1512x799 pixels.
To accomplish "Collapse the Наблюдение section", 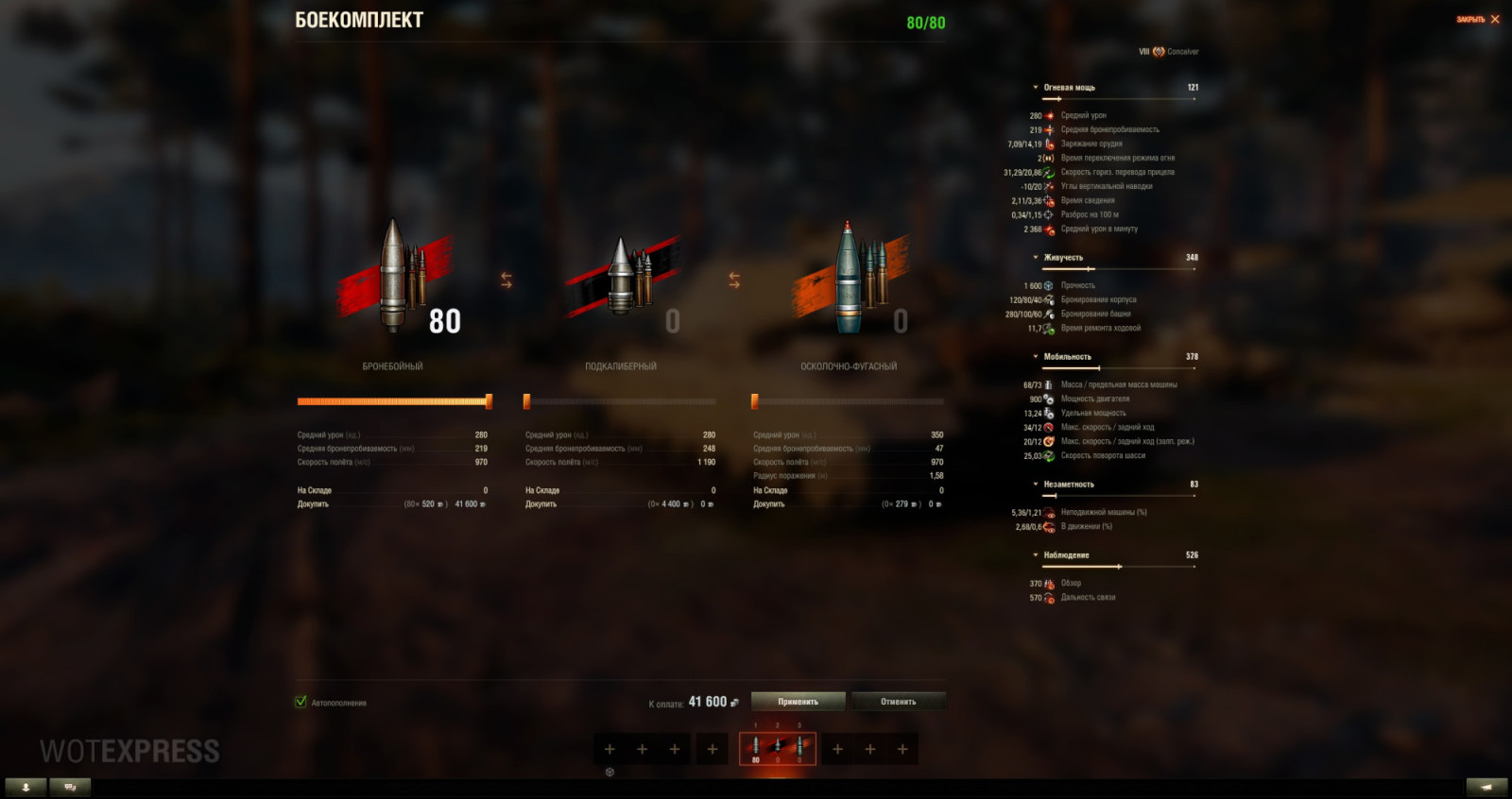I will (x=1035, y=555).
